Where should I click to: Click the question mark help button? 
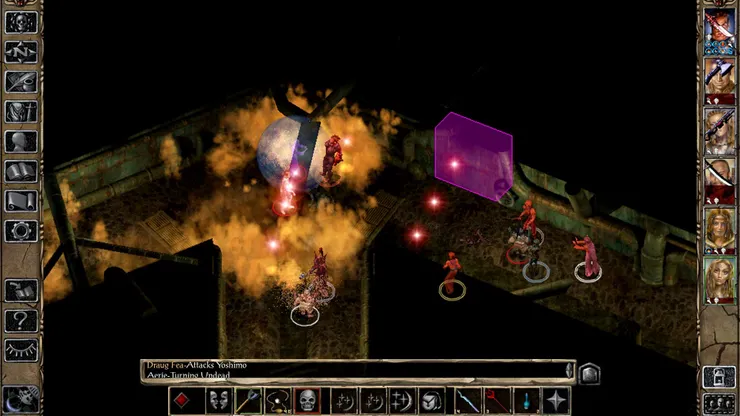pyautogui.click(x=21, y=321)
